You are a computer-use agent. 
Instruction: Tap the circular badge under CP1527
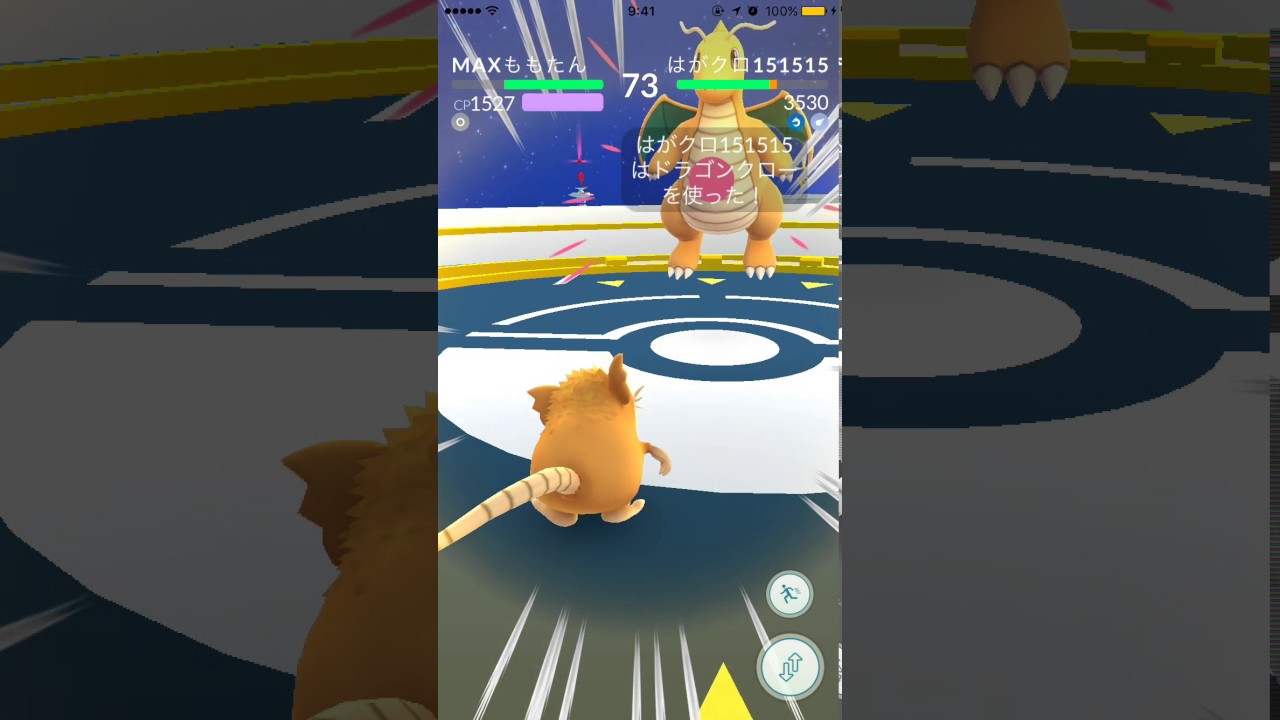(x=460, y=121)
